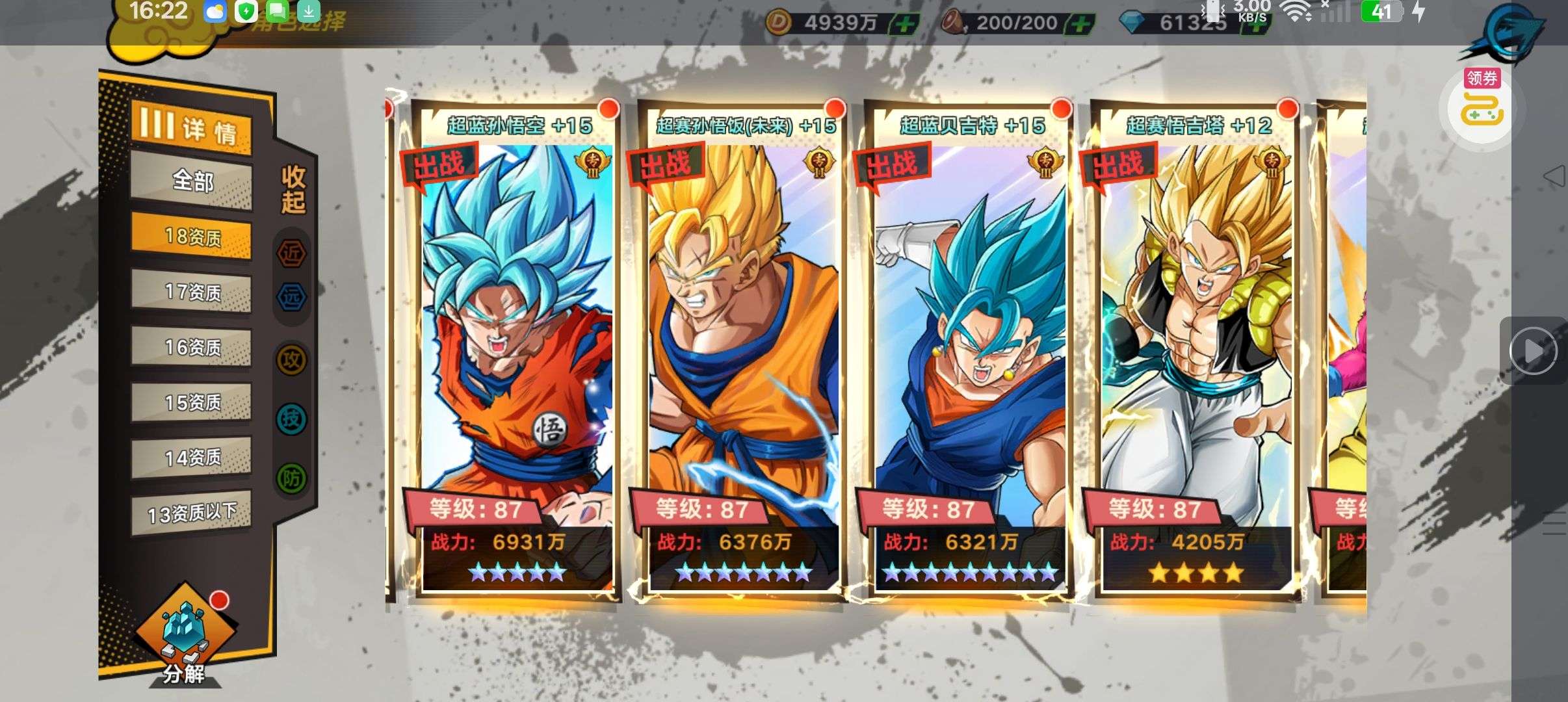Switch to the 17资质 filter
This screenshot has width=1568, height=702.
192,292
